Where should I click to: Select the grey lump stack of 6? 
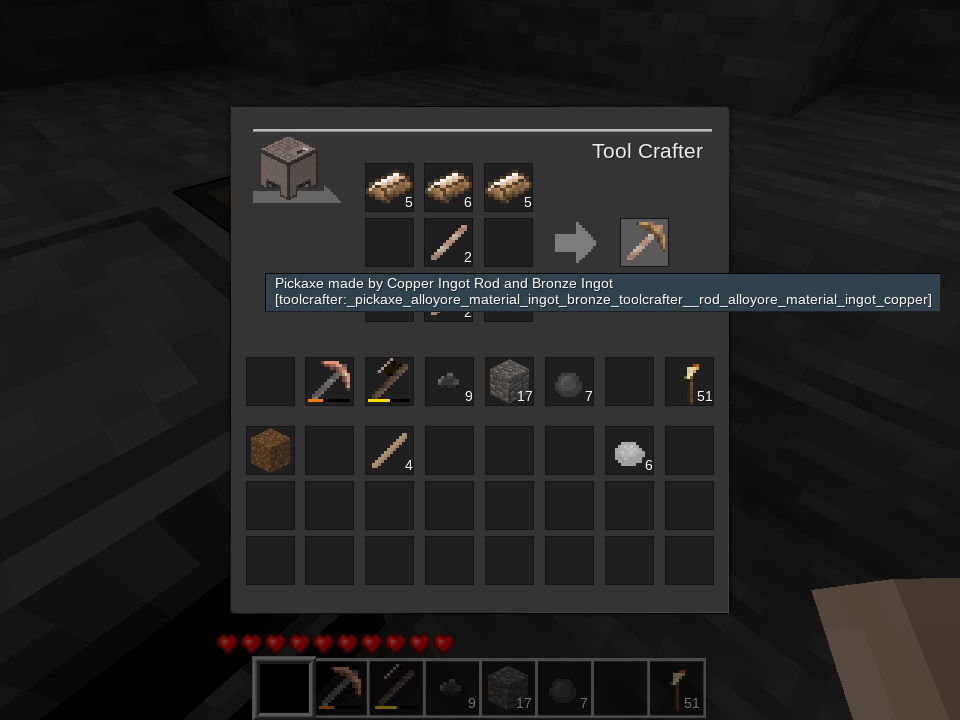[629, 450]
